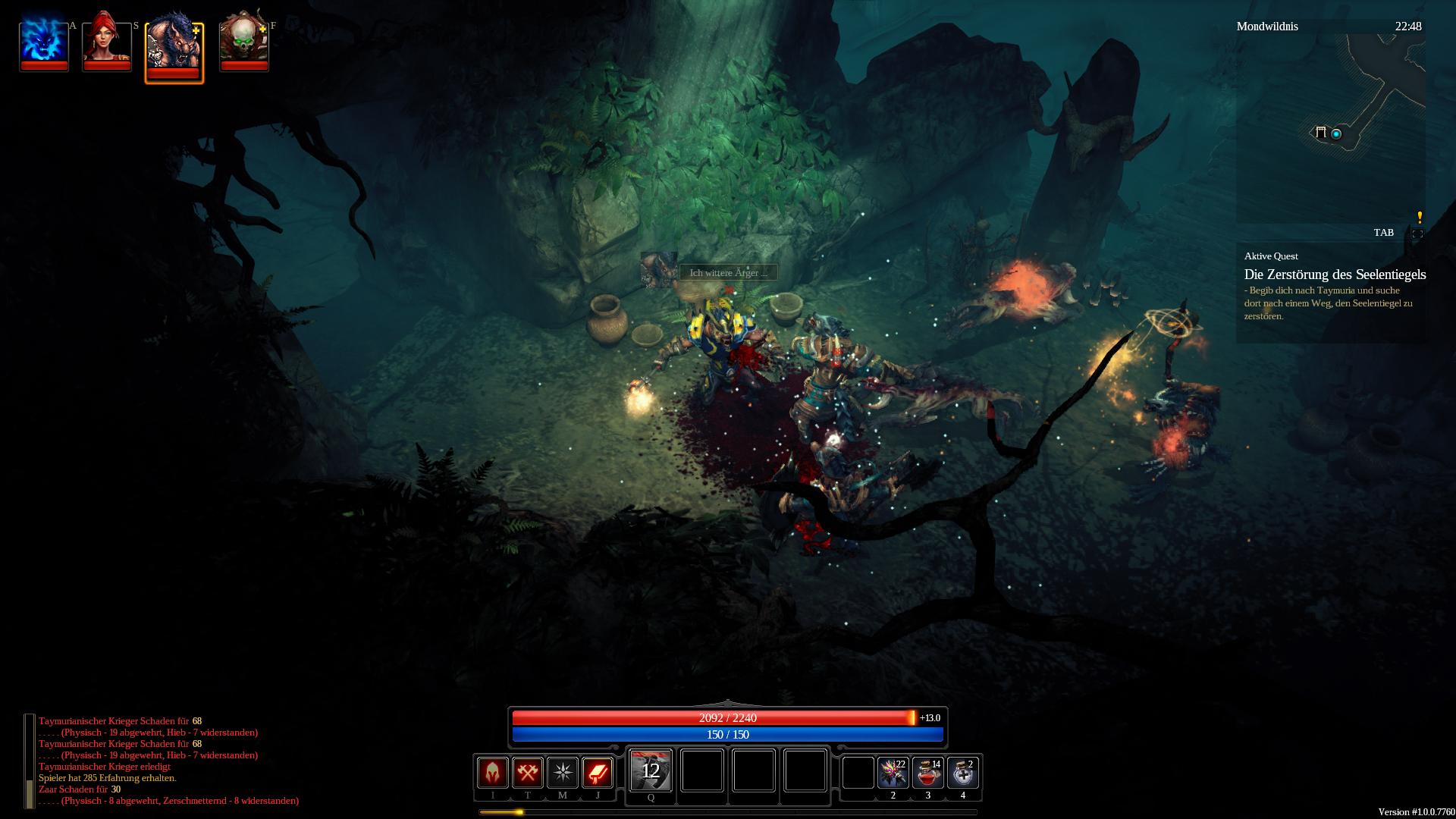The width and height of the screenshot is (1456, 819).
Task: Drink the red health potion
Action: pyautogui.click(x=927, y=773)
